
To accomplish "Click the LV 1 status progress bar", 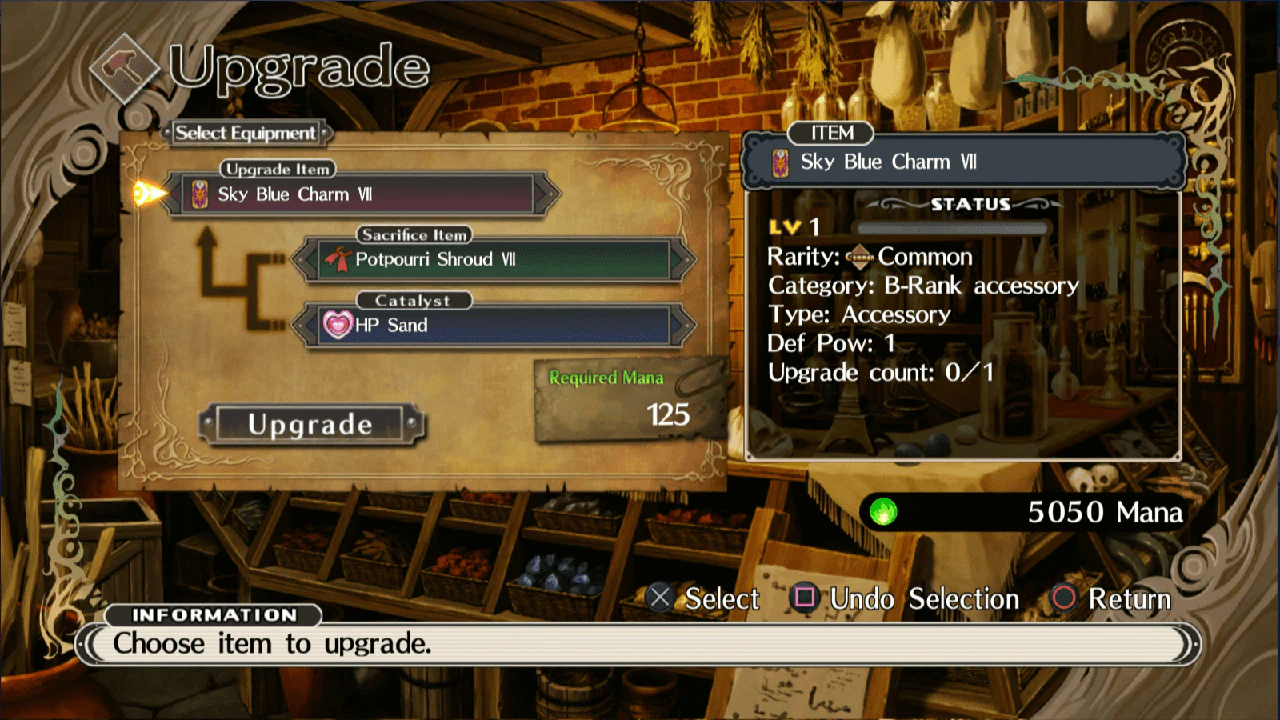I will [x=950, y=228].
